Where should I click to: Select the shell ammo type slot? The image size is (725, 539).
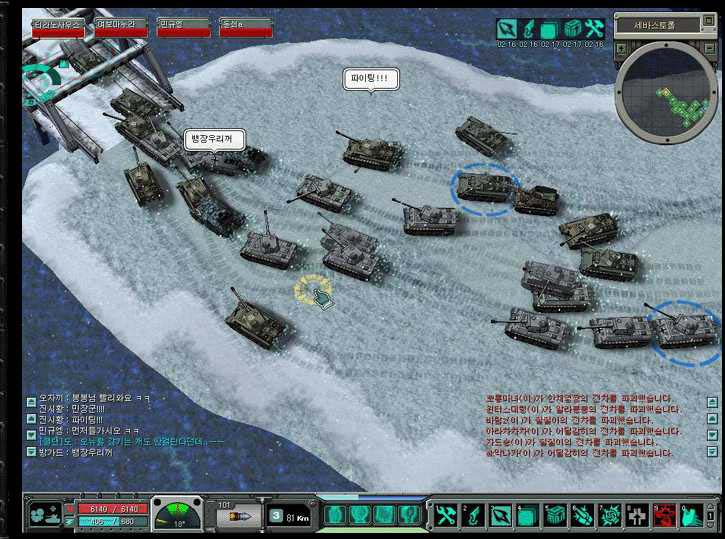point(238,516)
